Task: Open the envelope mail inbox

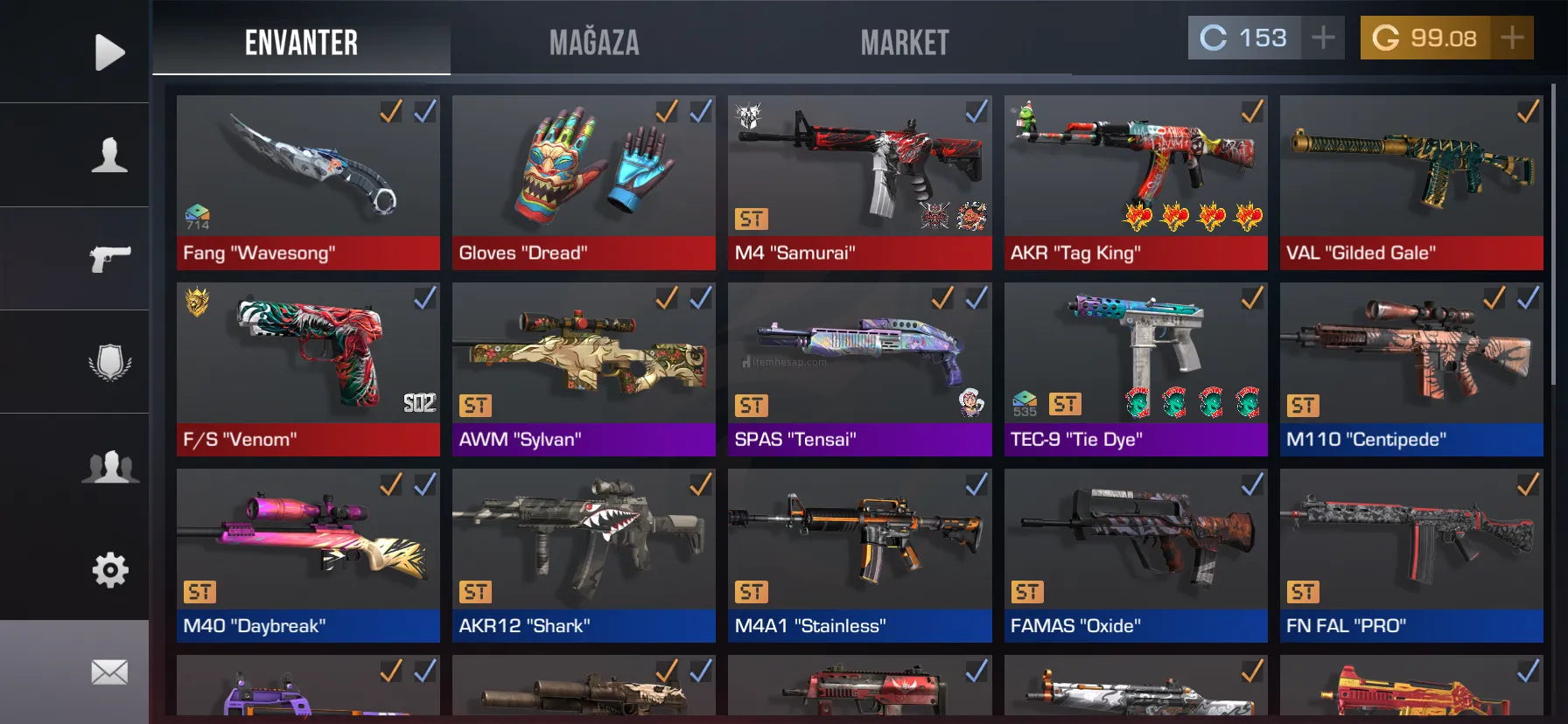Action: click(x=109, y=672)
